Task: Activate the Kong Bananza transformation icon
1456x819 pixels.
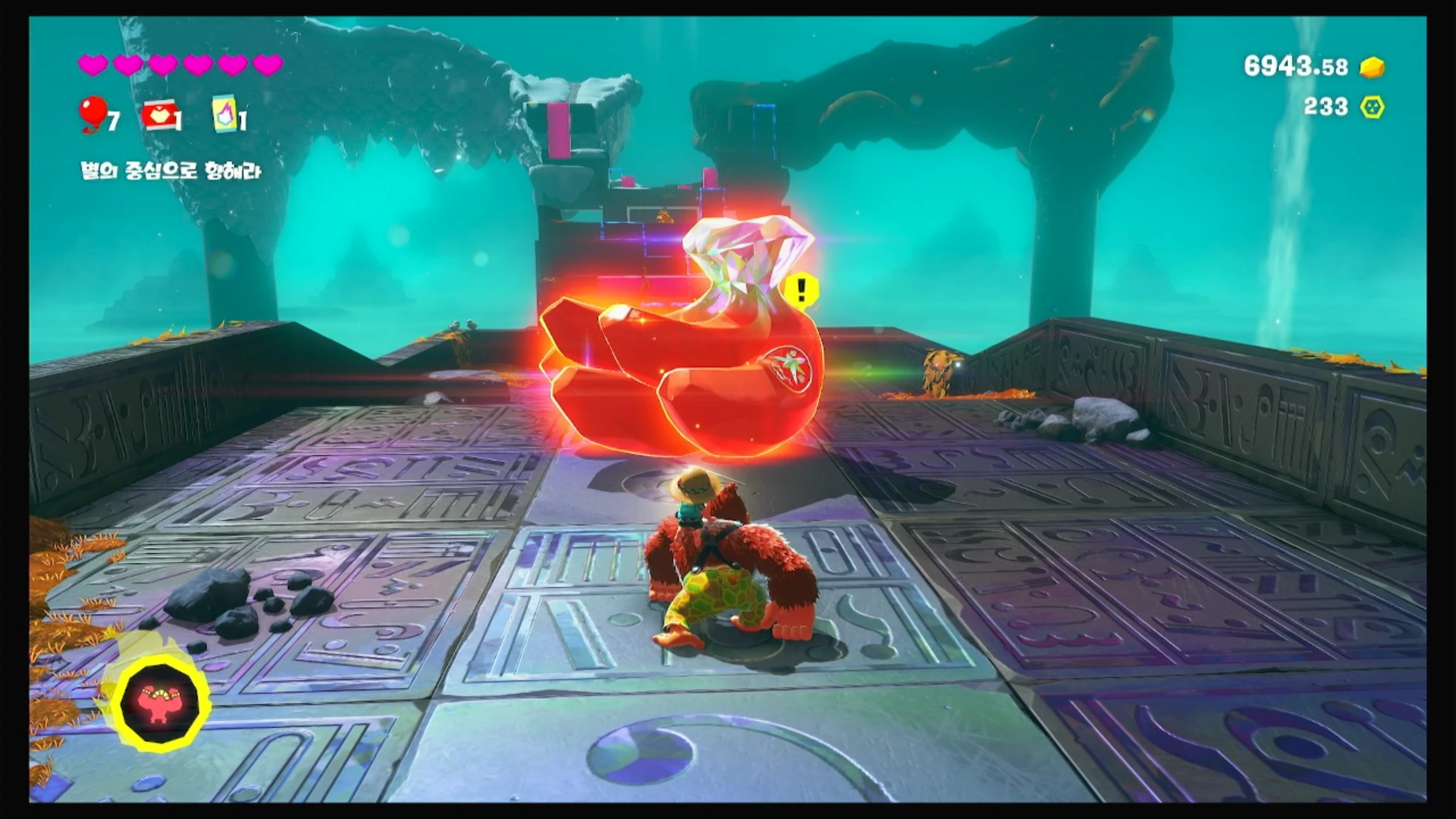Action: pyautogui.click(x=163, y=704)
